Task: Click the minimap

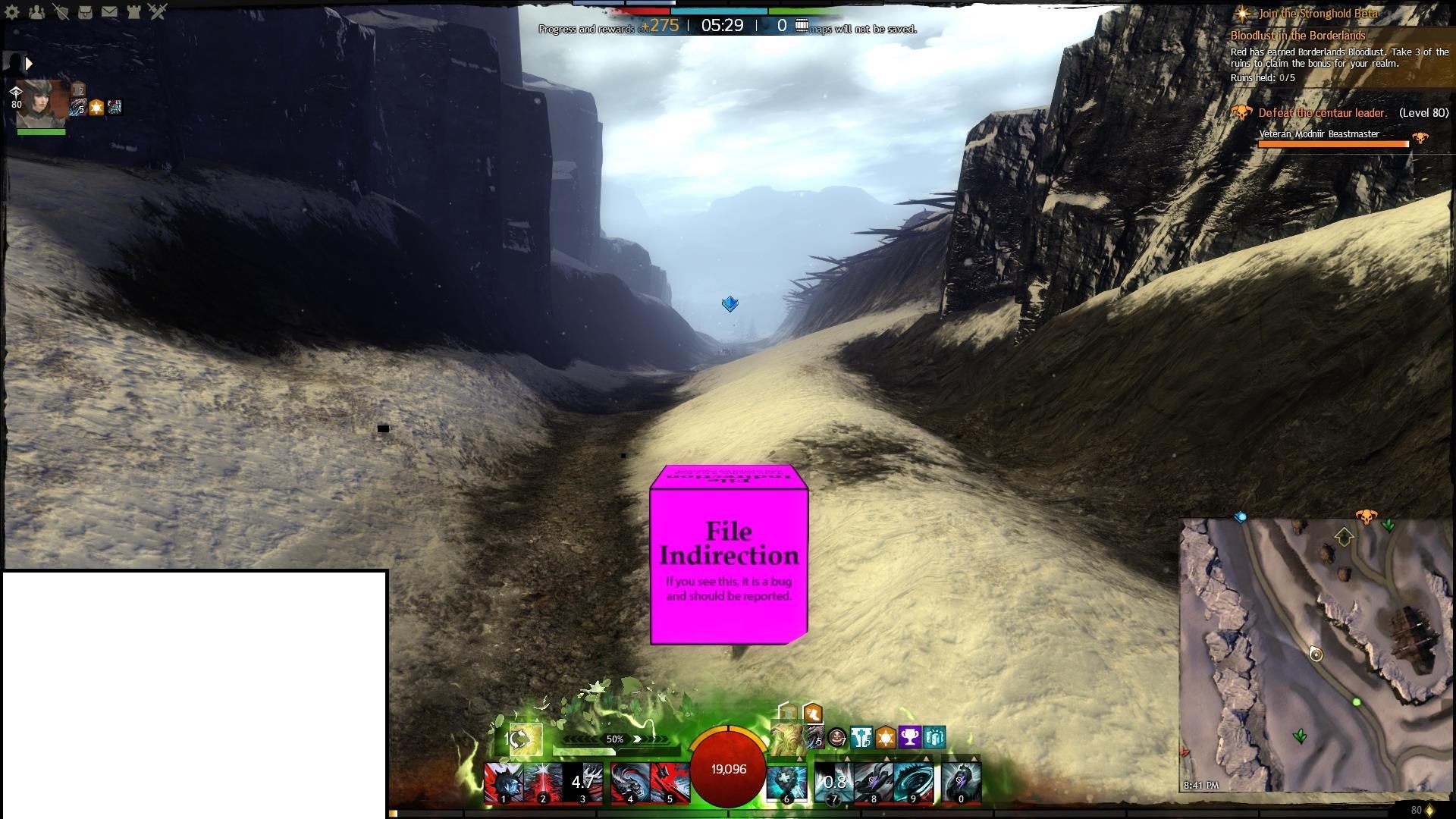Action: tap(1316, 655)
